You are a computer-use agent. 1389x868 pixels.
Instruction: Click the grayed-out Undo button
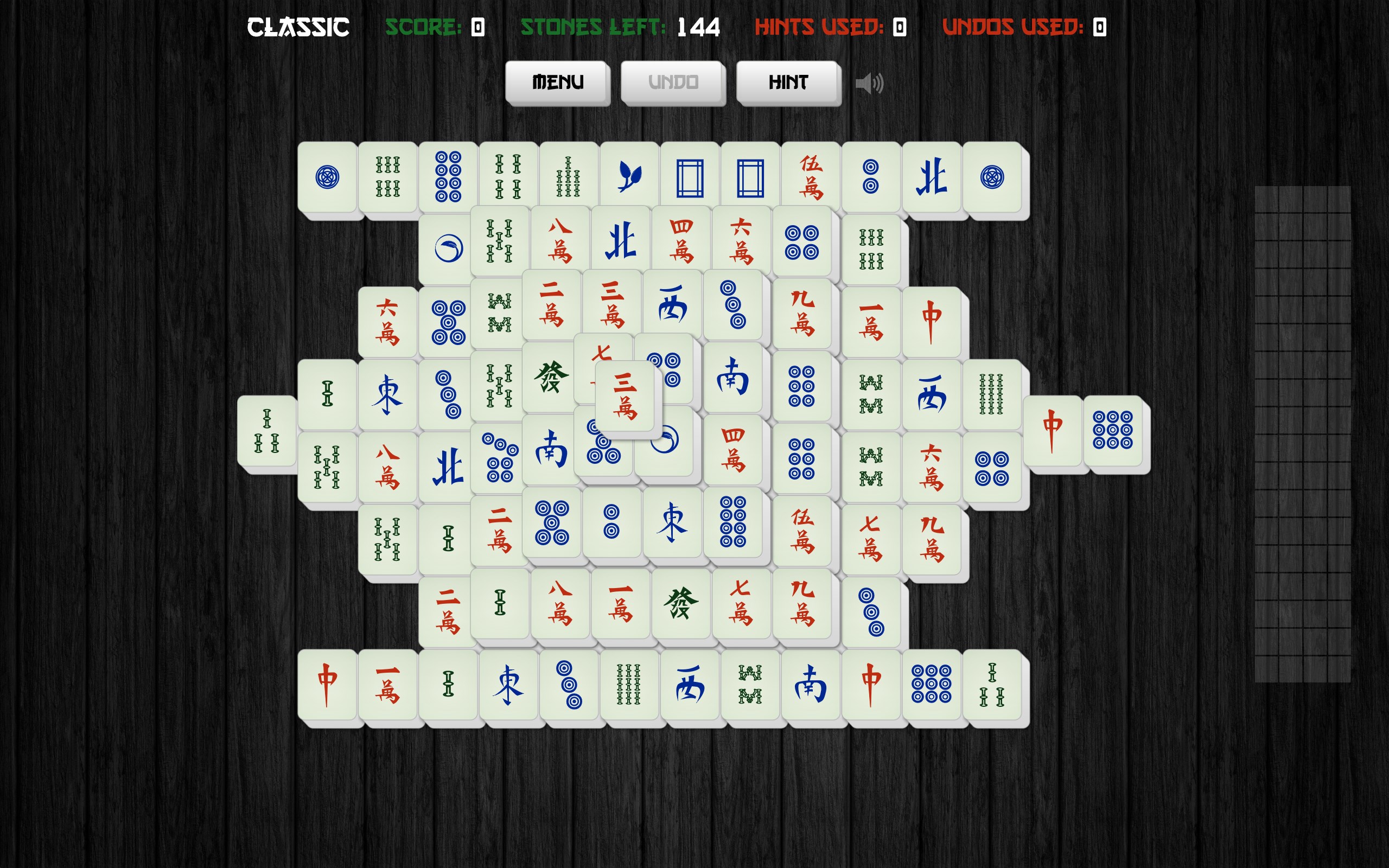tap(672, 81)
